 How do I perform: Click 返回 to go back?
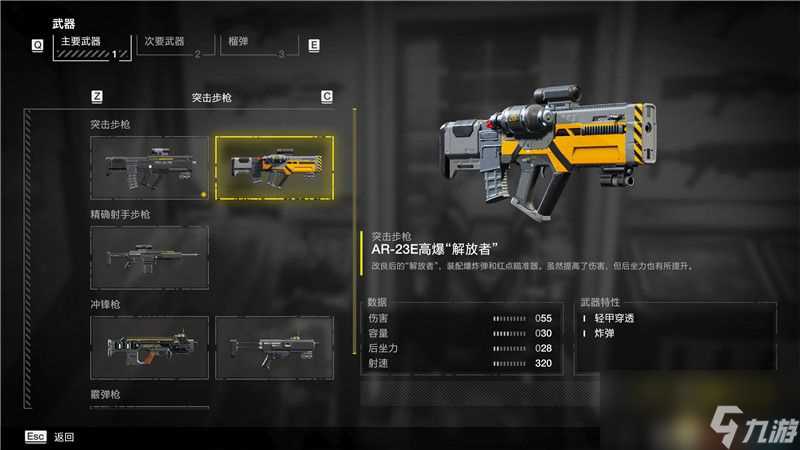coord(64,437)
